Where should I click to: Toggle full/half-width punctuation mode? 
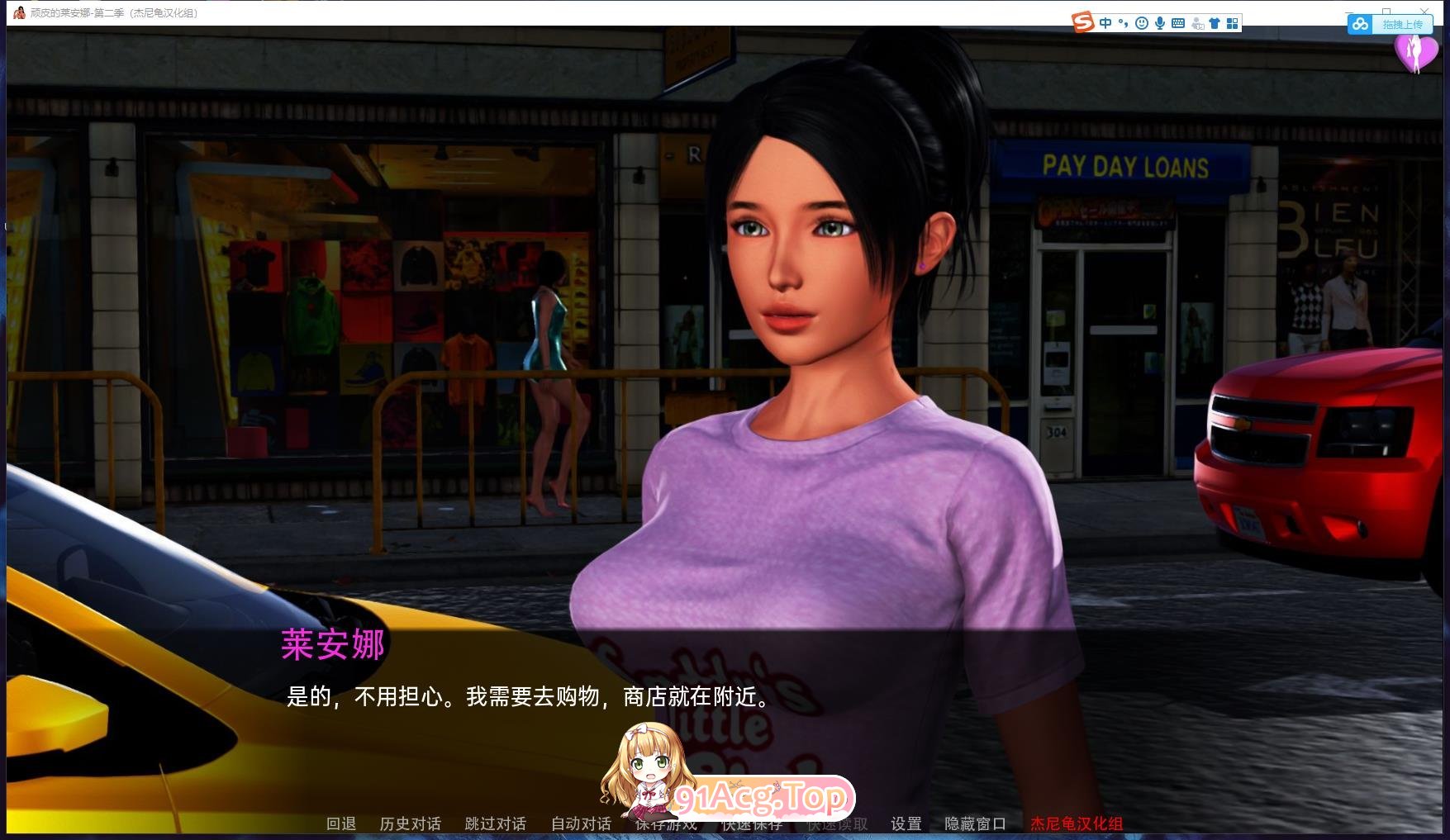coord(1122,23)
